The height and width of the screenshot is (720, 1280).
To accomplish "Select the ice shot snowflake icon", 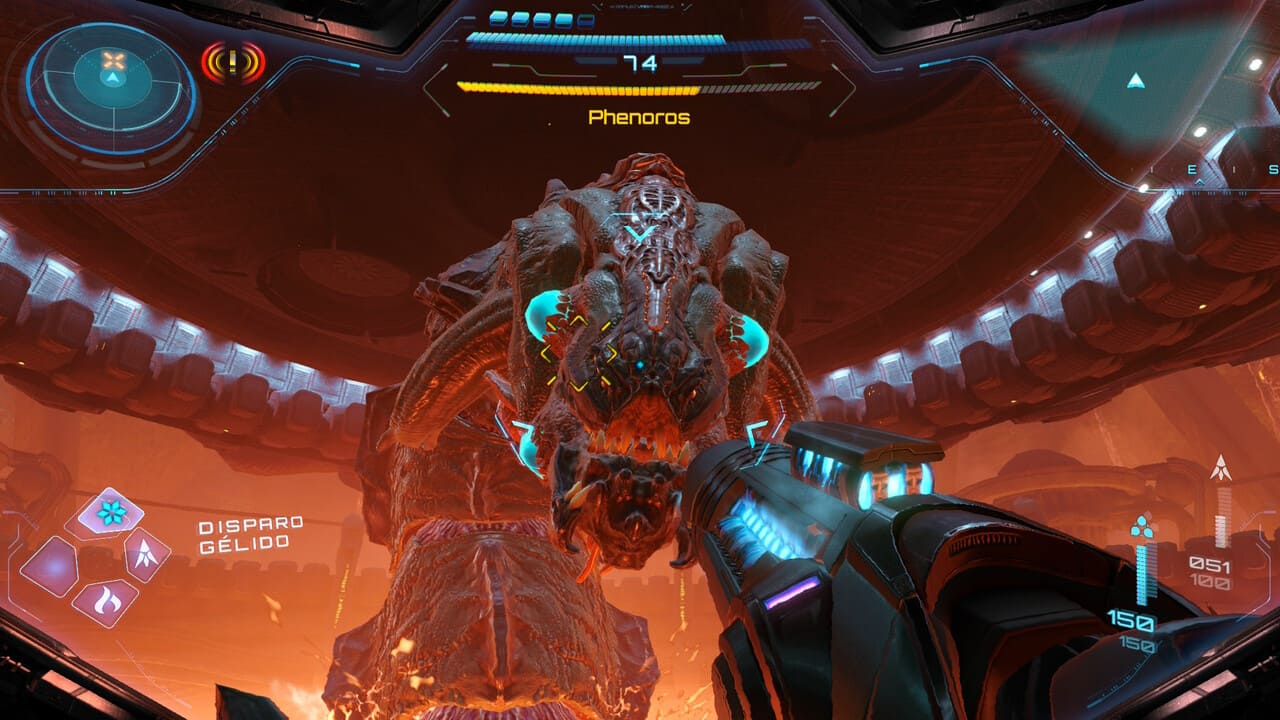I will click(111, 513).
